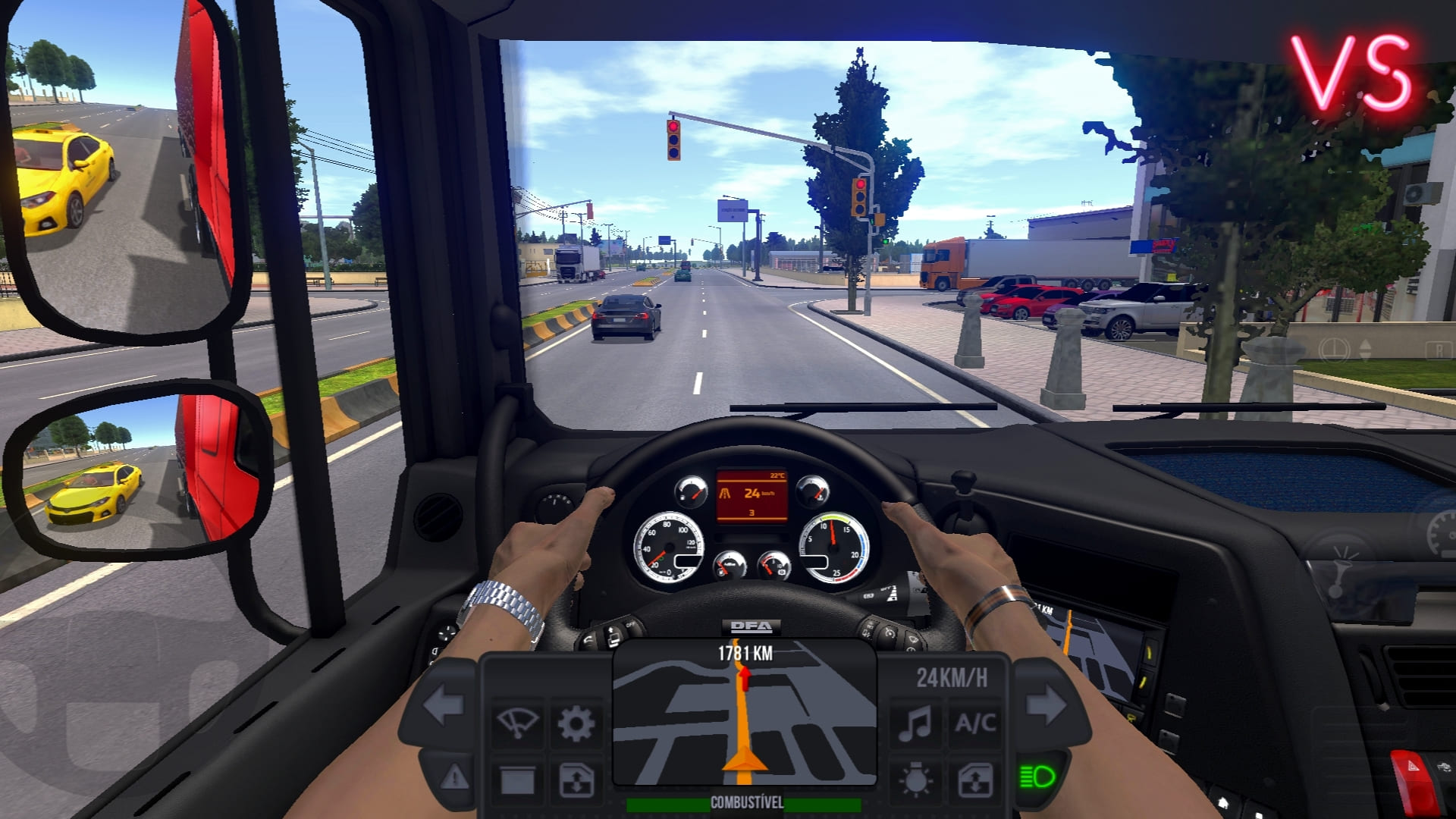Image resolution: width=1456 pixels, height=819 pixels.
Task: Open the gear settings button
Action: pyautogui.click(x=576, y=723)
